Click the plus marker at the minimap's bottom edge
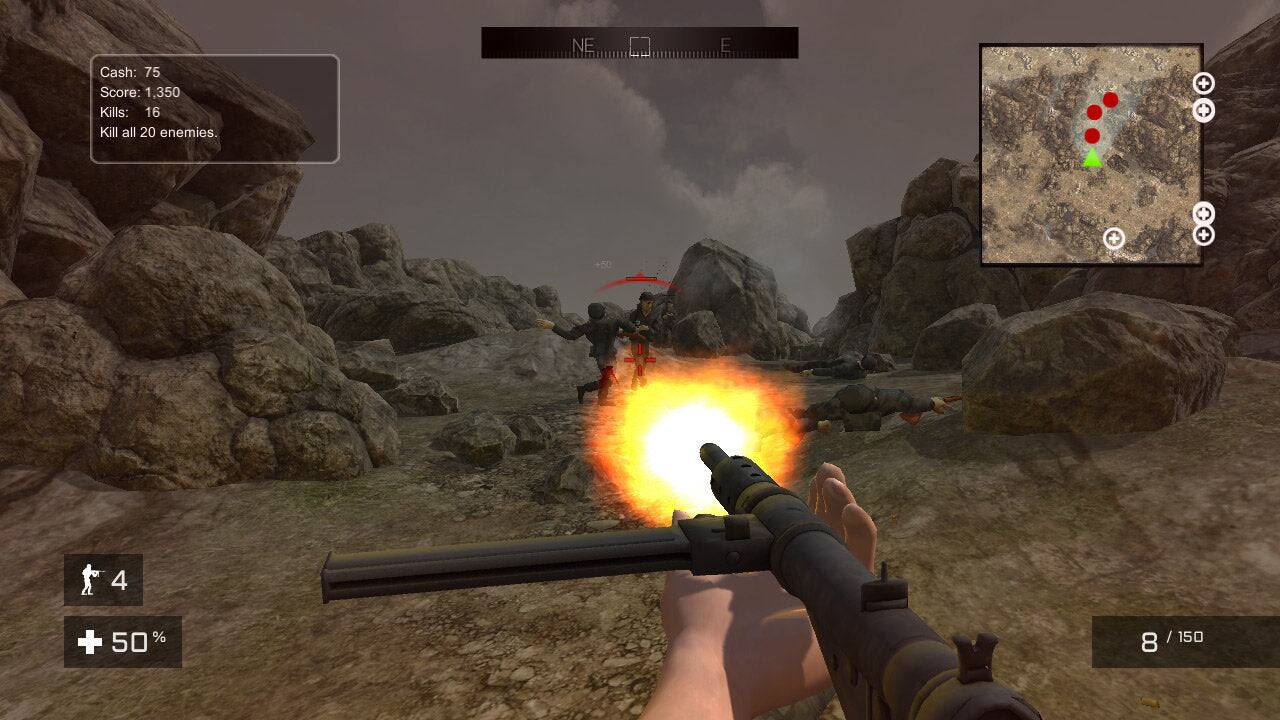 [1113, 239]
